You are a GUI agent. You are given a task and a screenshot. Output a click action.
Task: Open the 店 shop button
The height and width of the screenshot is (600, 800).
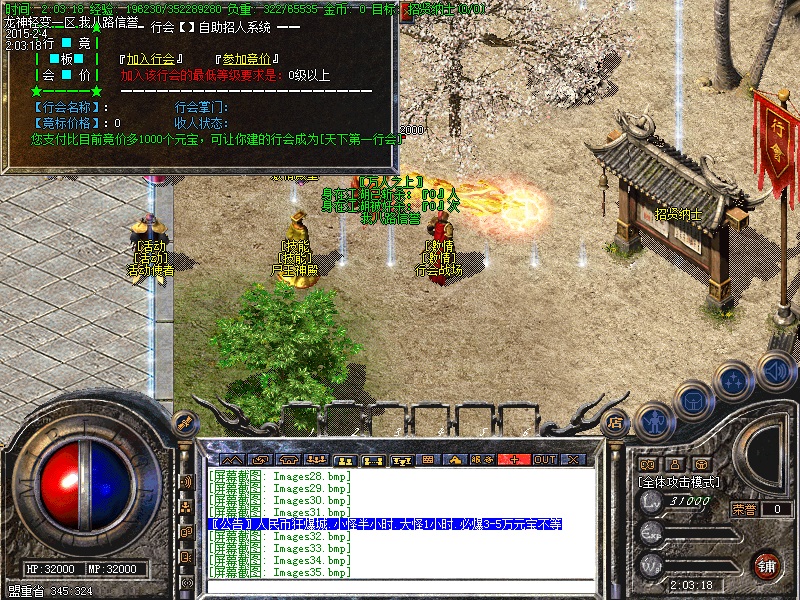pos(615,423)
